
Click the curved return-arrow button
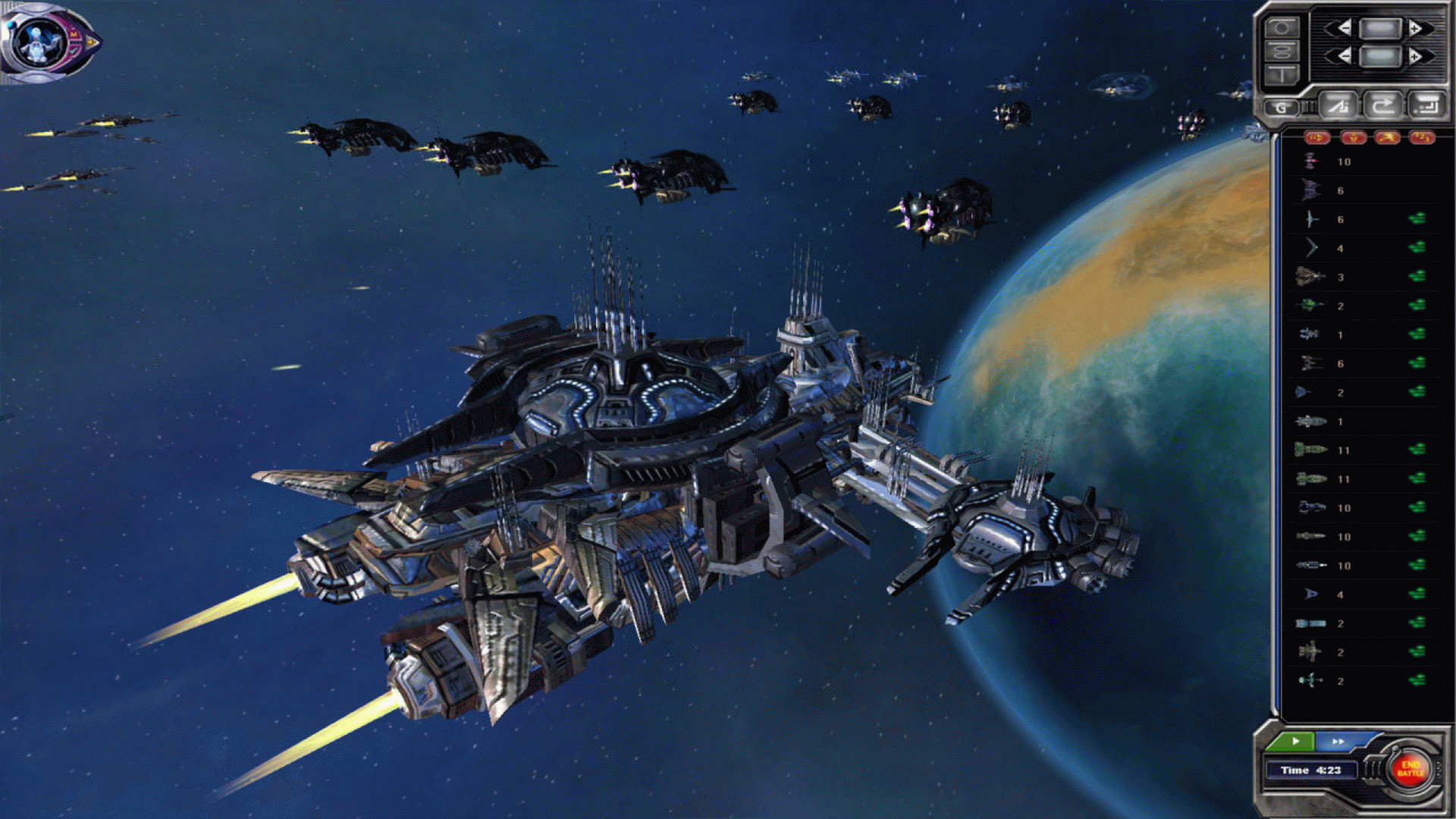pyautogui.click(x=1382, y=105)
